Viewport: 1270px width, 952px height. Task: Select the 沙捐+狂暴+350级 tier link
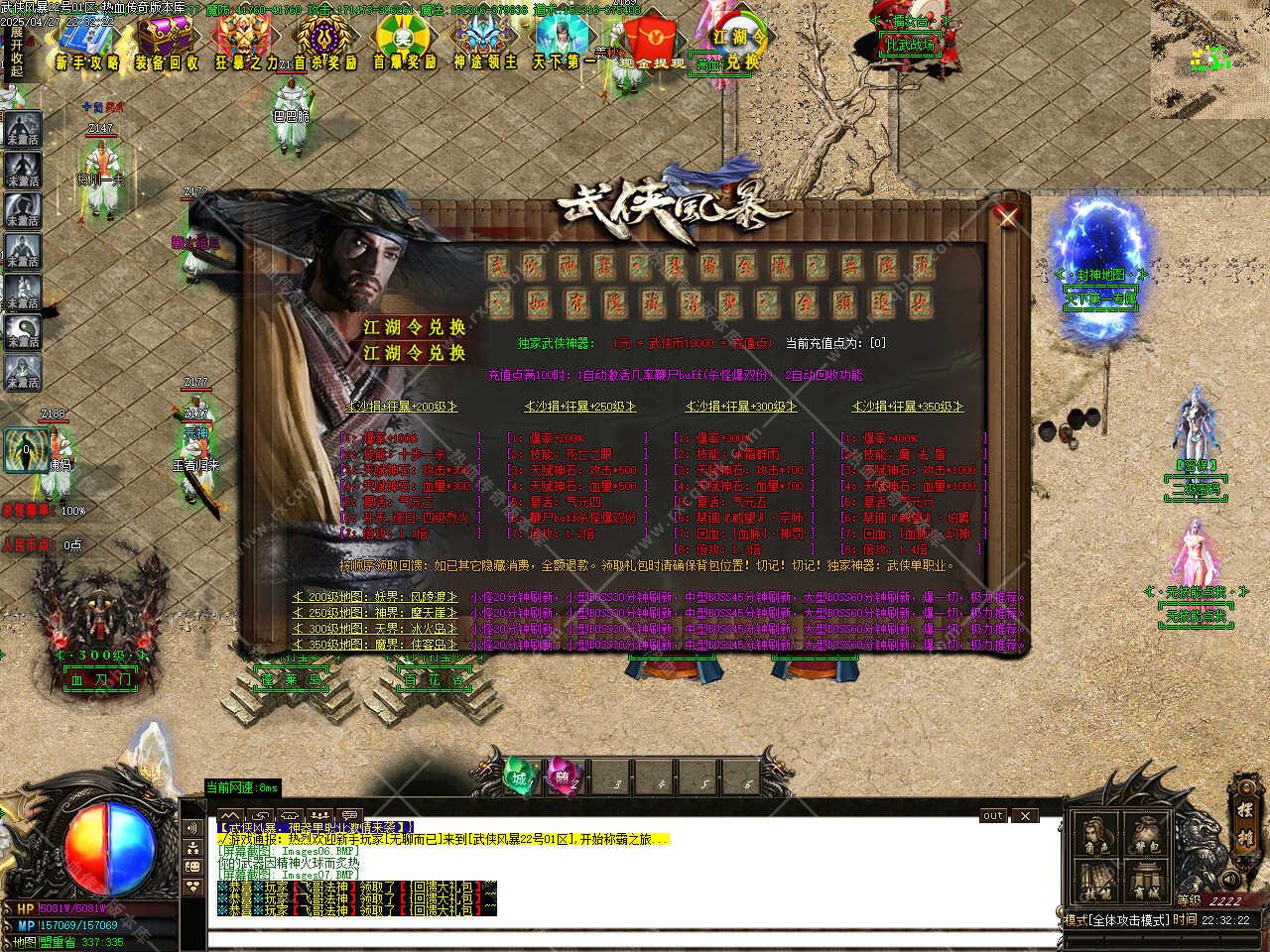tap(908, 407)
